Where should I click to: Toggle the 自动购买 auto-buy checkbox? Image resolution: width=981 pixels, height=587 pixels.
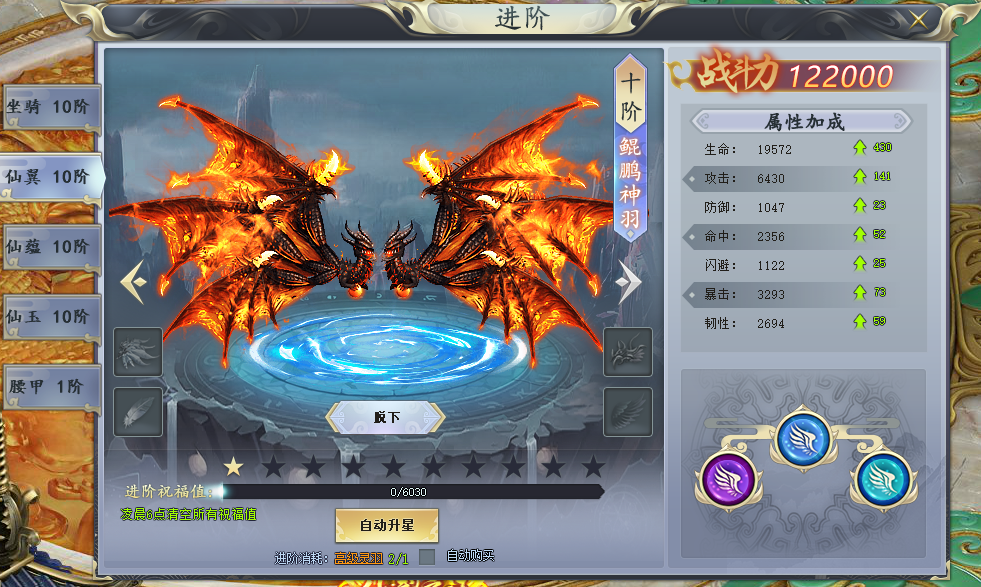[x=427, y=557]
